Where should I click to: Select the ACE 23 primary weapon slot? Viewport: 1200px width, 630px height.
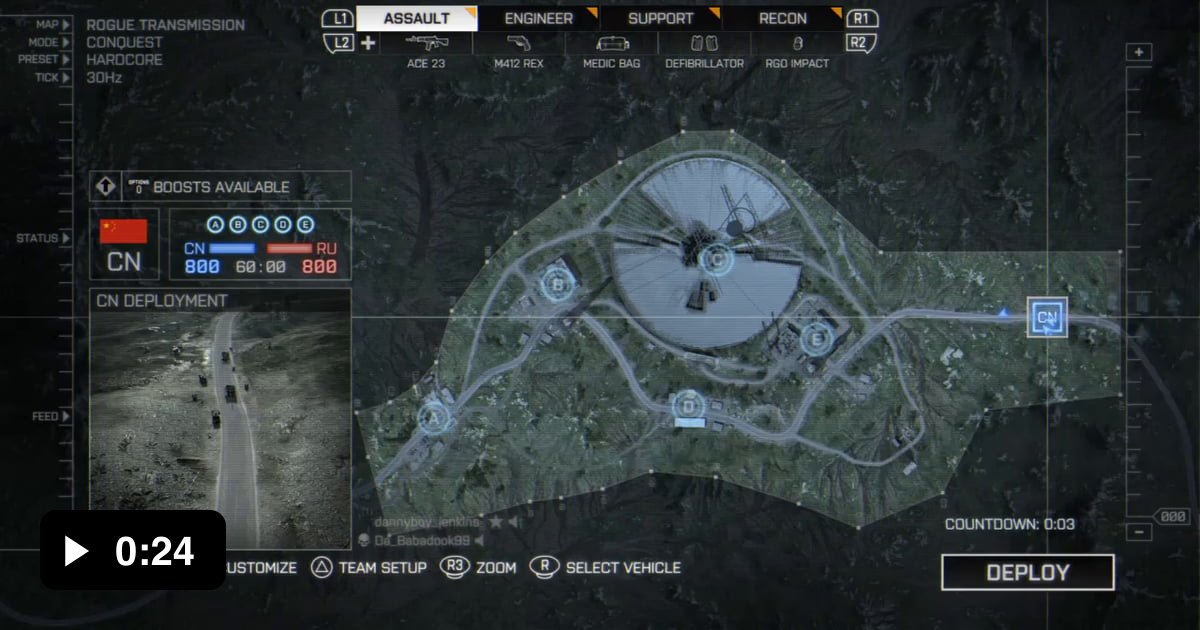pyautogui.click(x=427, y=51)
